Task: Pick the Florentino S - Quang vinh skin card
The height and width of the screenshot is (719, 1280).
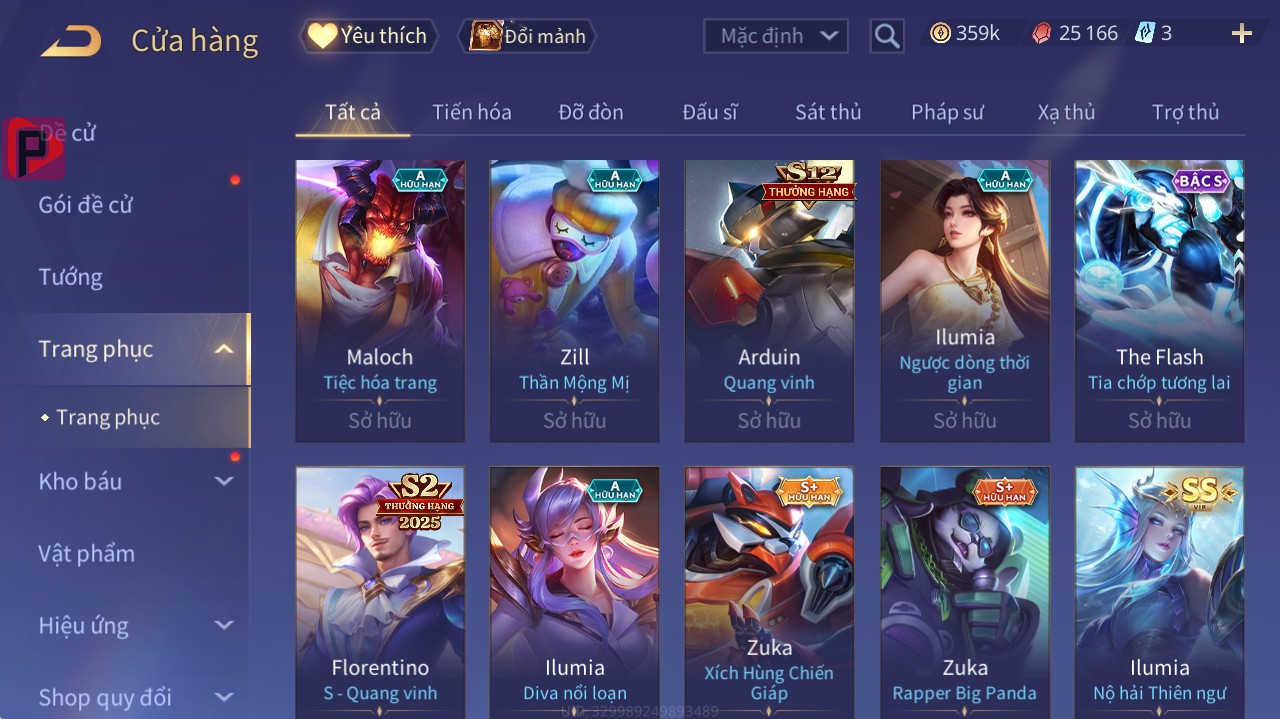Action: (380, 592)
